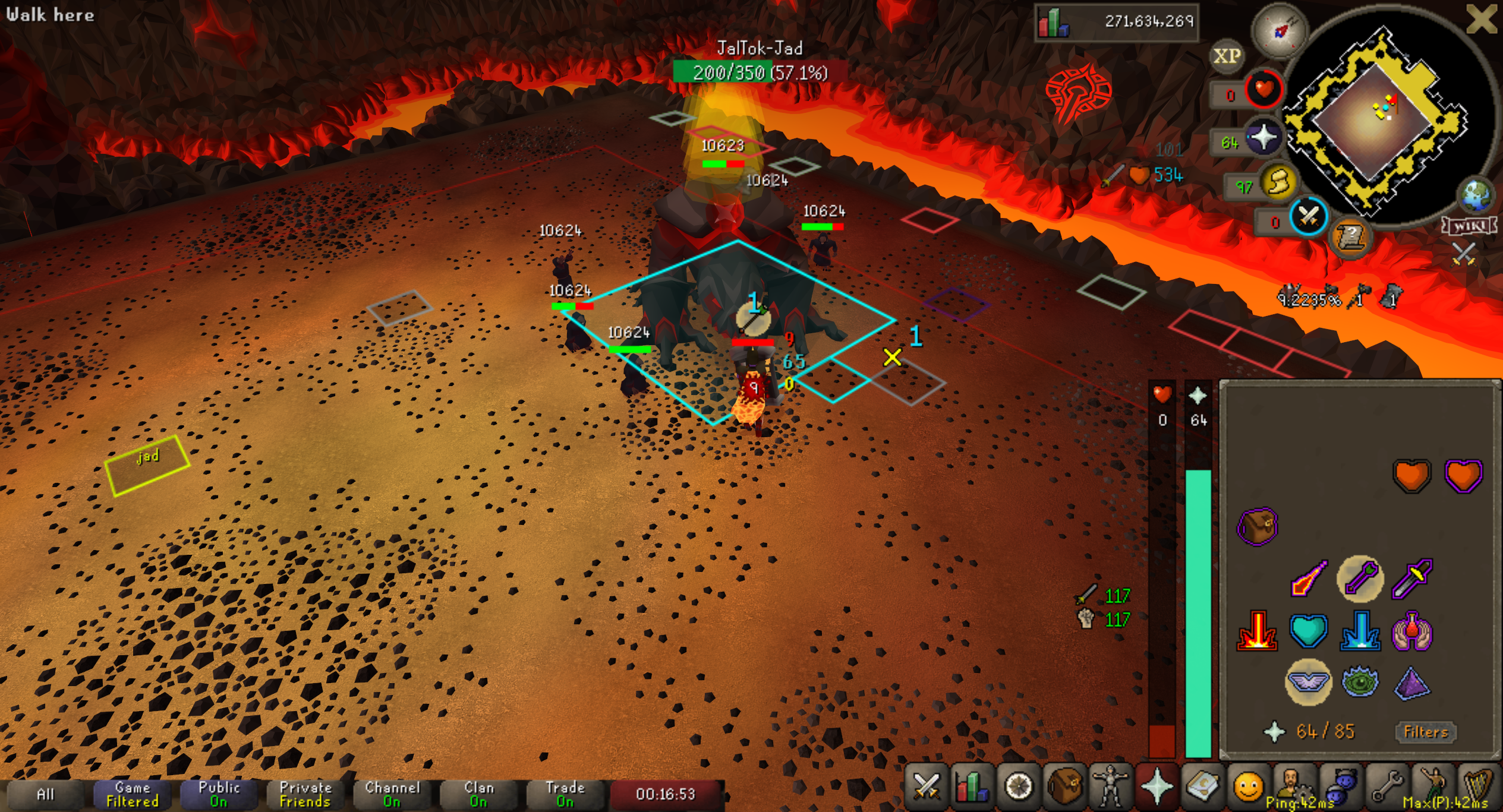Show the Worn Equipment tab
Screen dimensions: 1503x812
(1110, 786)
